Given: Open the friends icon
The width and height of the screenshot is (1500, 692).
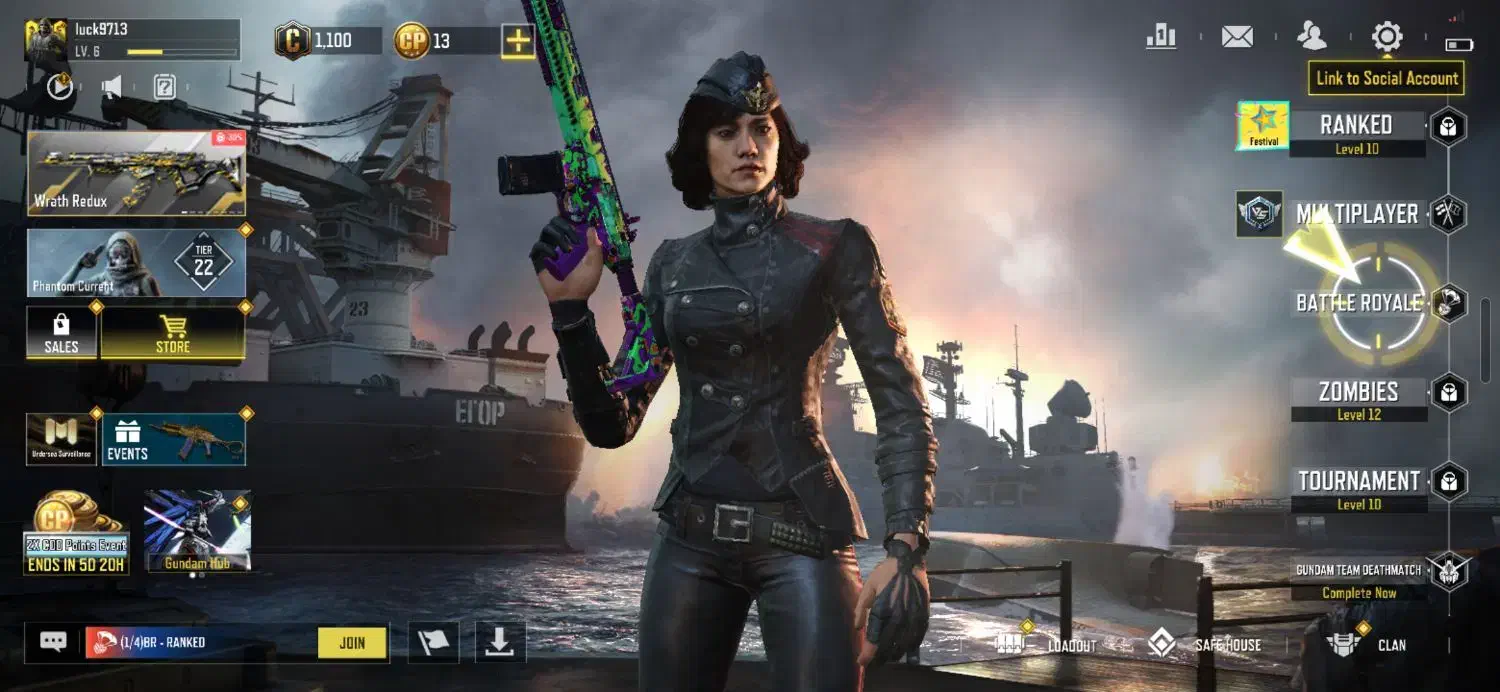Looking at the screenshot, I should coord(1311,38).
